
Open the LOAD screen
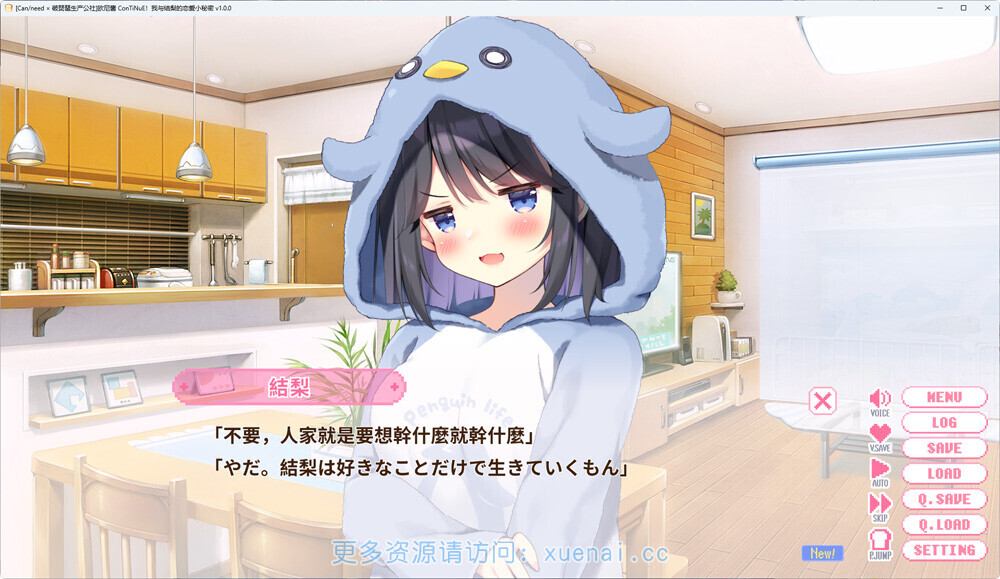(x=943, y=474)
